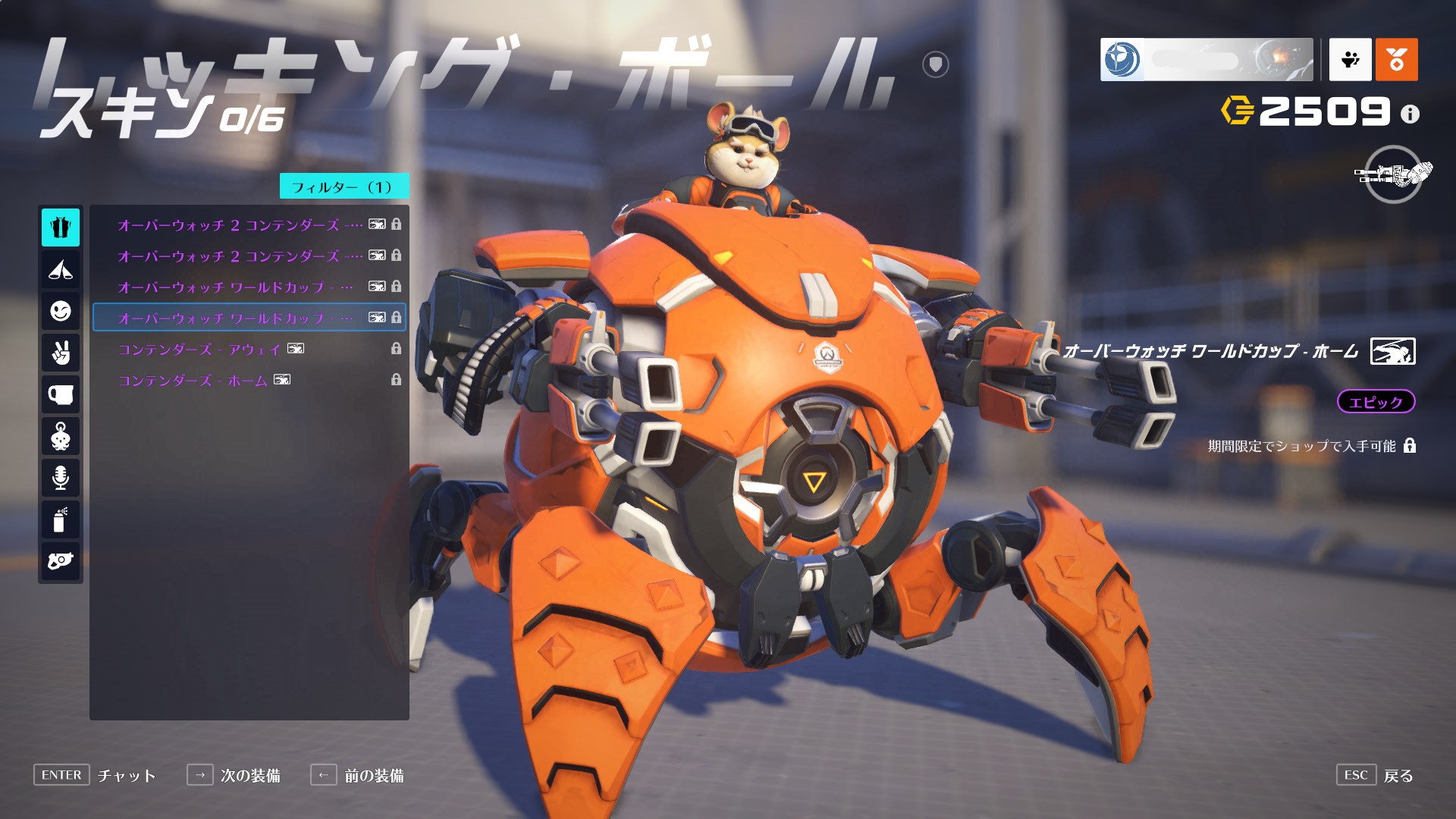Select the highlighted ワールドカップ skin row
The image size is (1456, 819).
pos(249,318)
